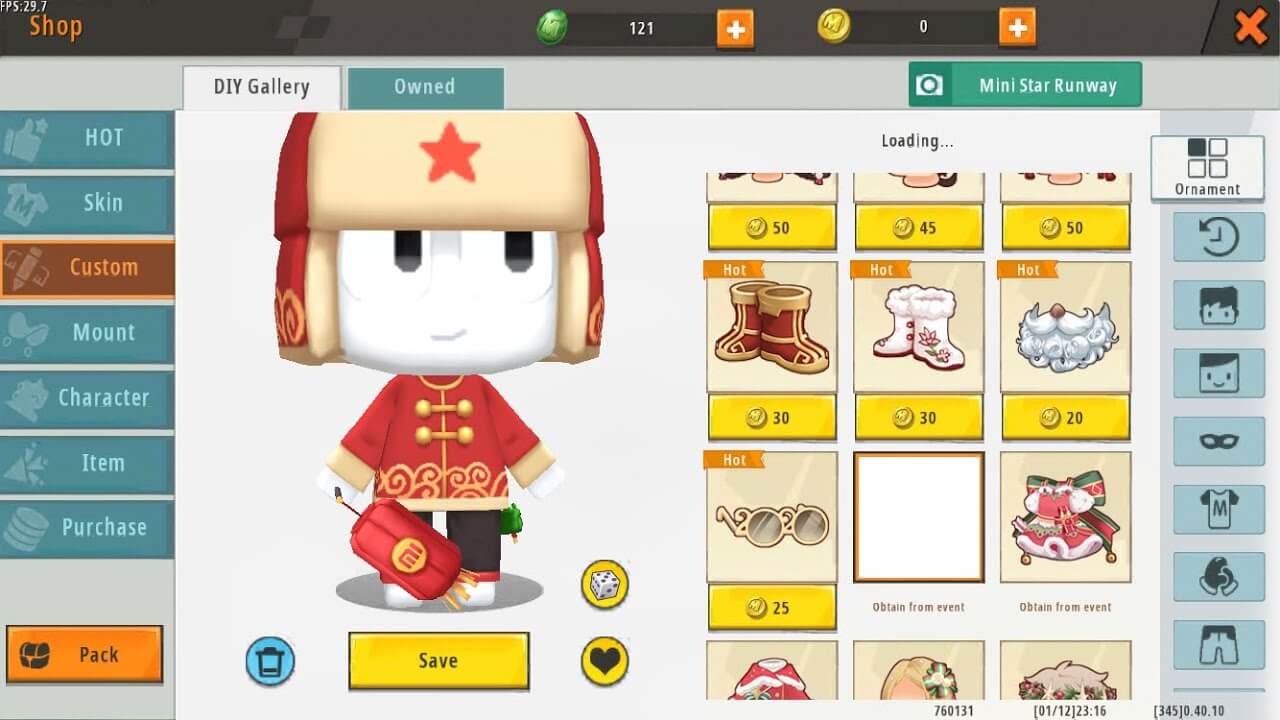
Task: Open the shirt category icon
Action: 1218,509
